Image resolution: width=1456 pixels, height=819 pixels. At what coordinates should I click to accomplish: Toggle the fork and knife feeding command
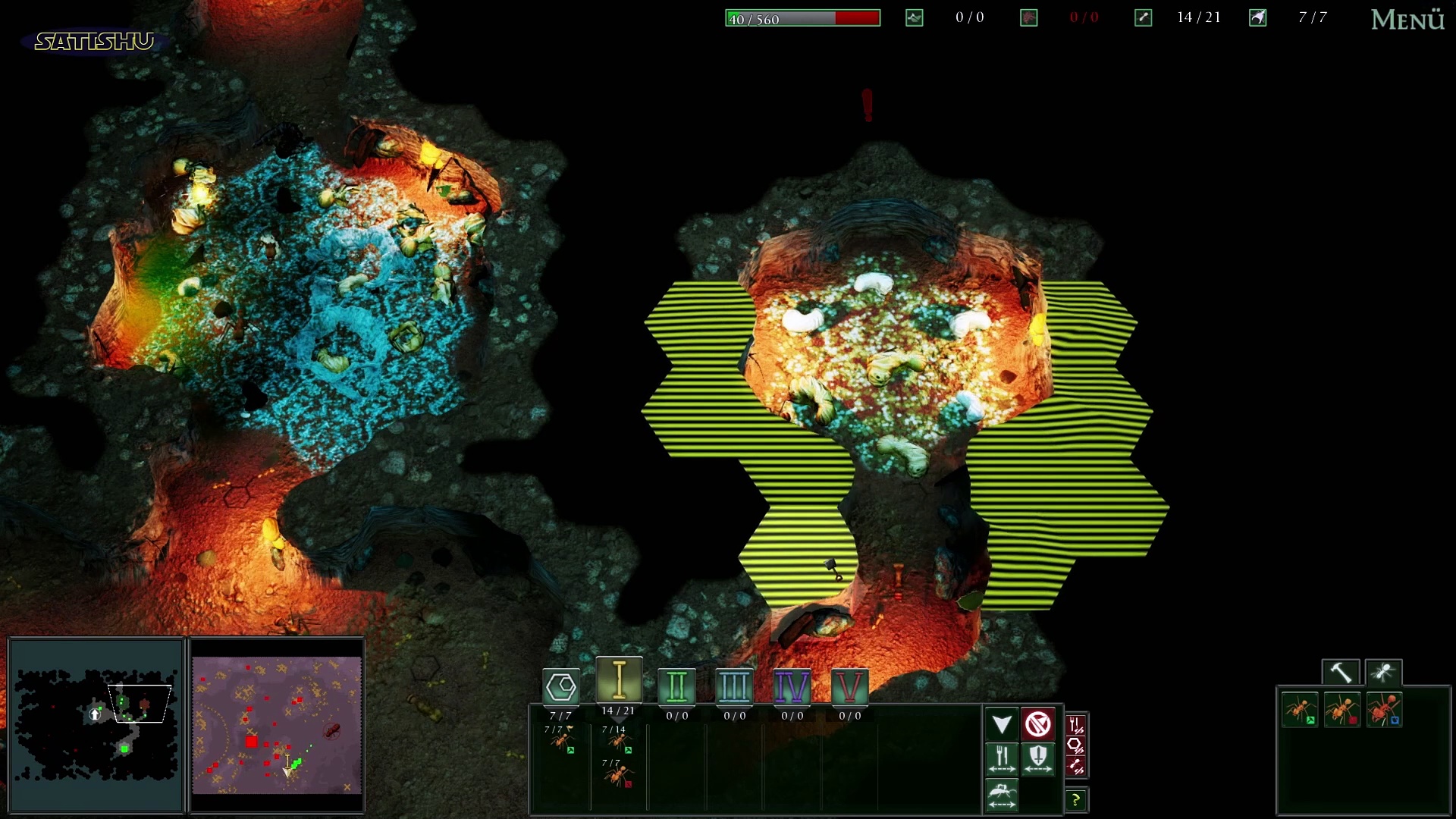[1002, 758]
